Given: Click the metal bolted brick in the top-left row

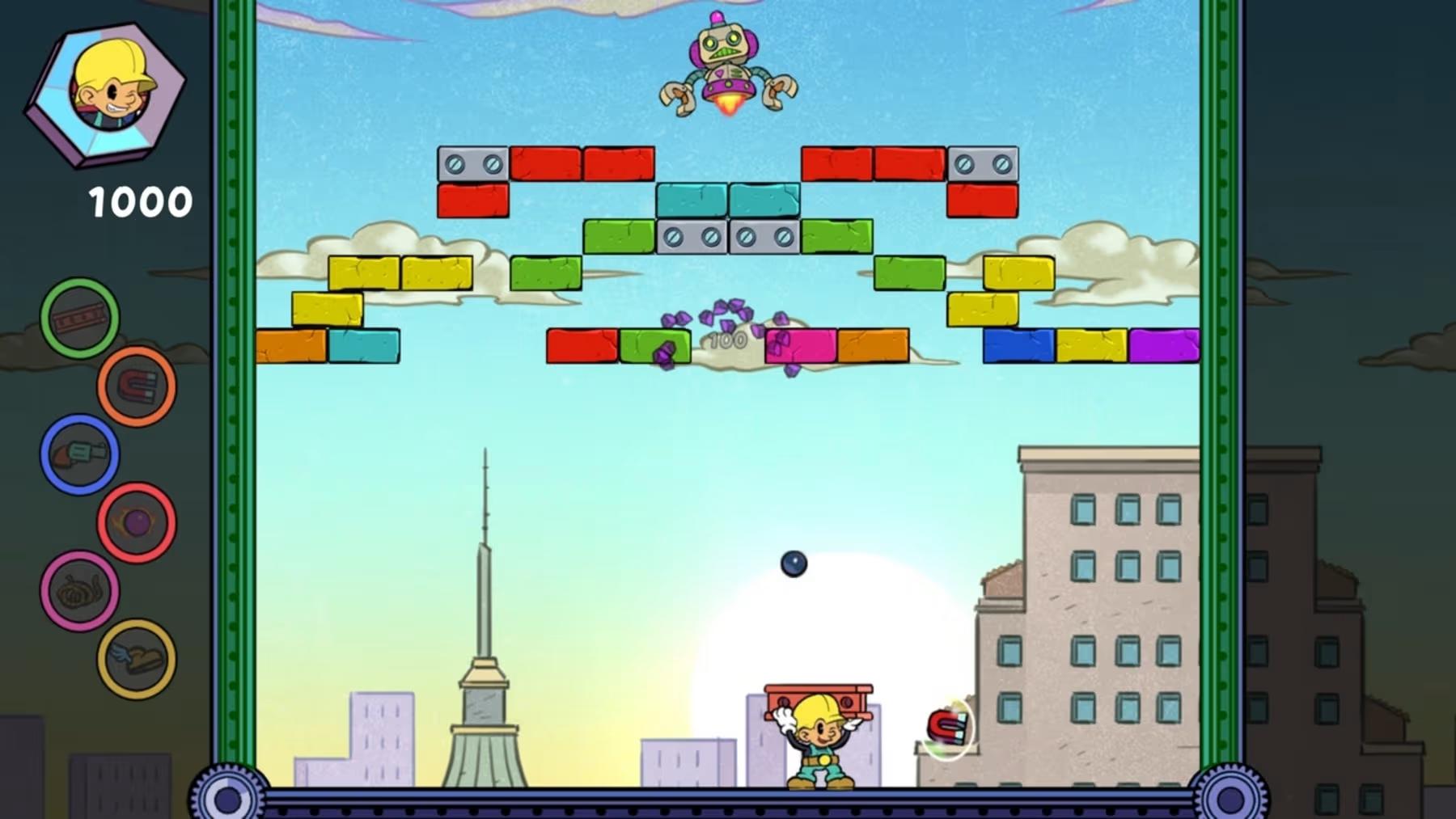Looking at the screenshot, I should click(473, 163).
